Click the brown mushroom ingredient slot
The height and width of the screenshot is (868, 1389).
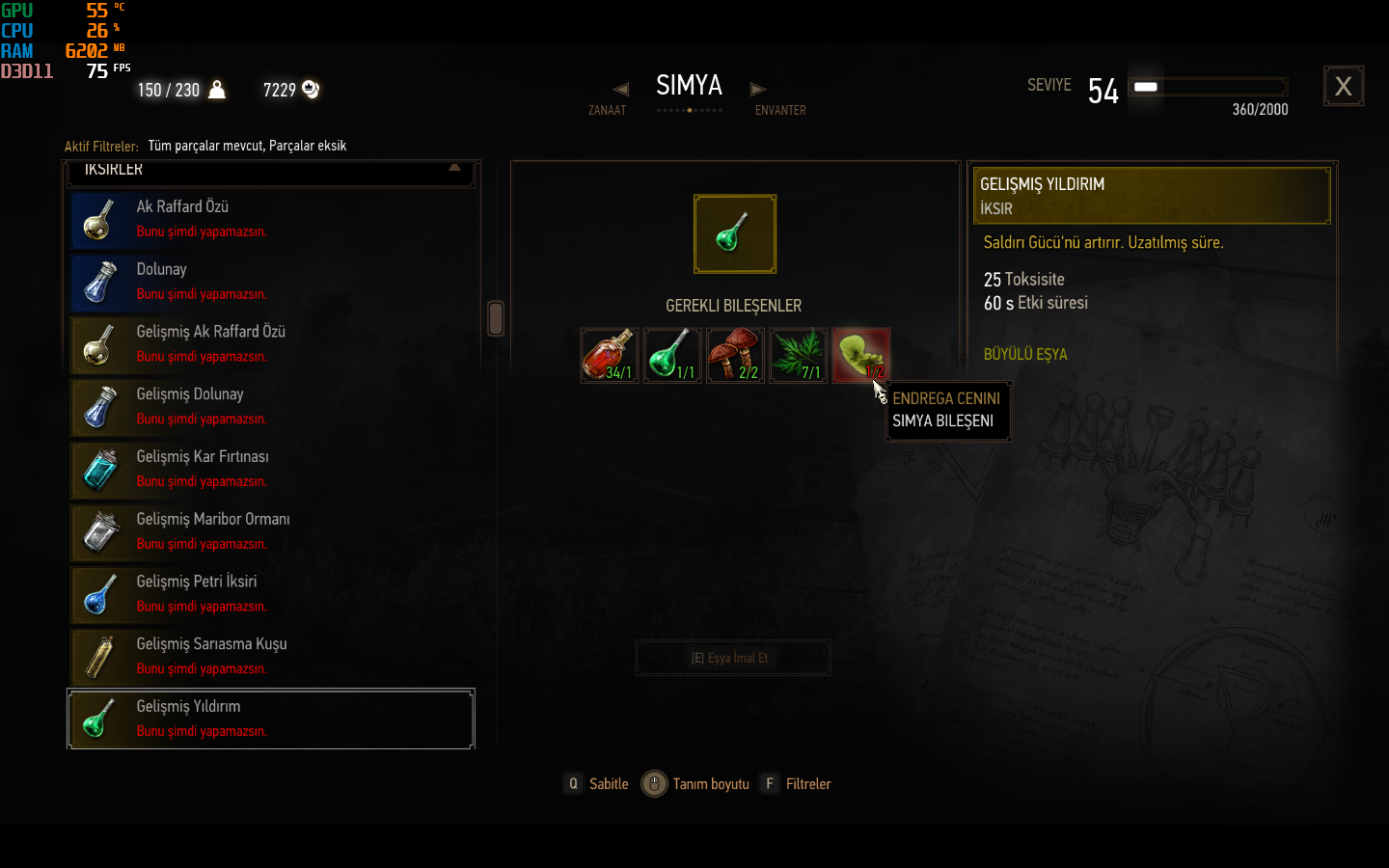735,355
